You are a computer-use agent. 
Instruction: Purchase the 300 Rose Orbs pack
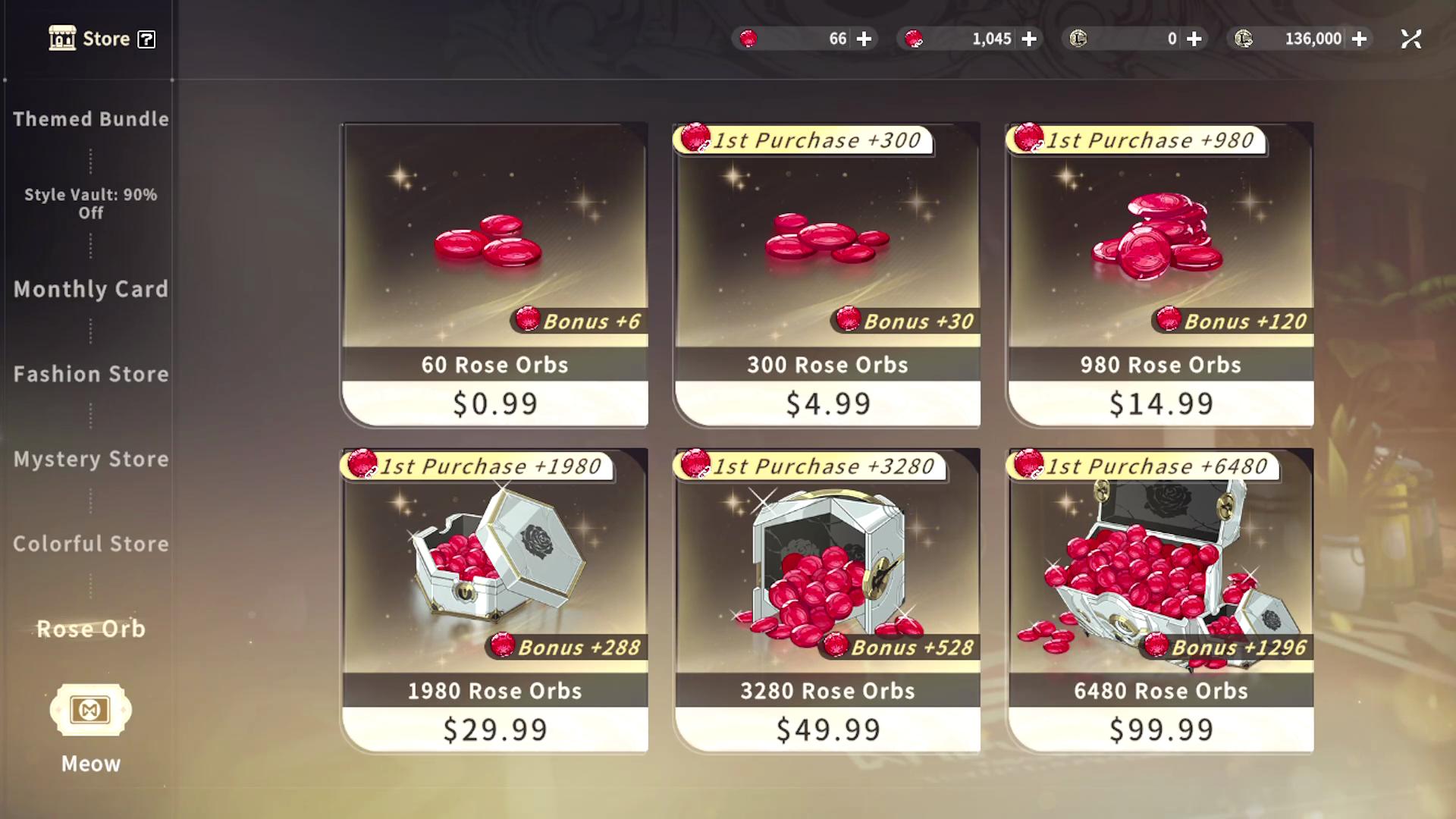click(827, 275)
